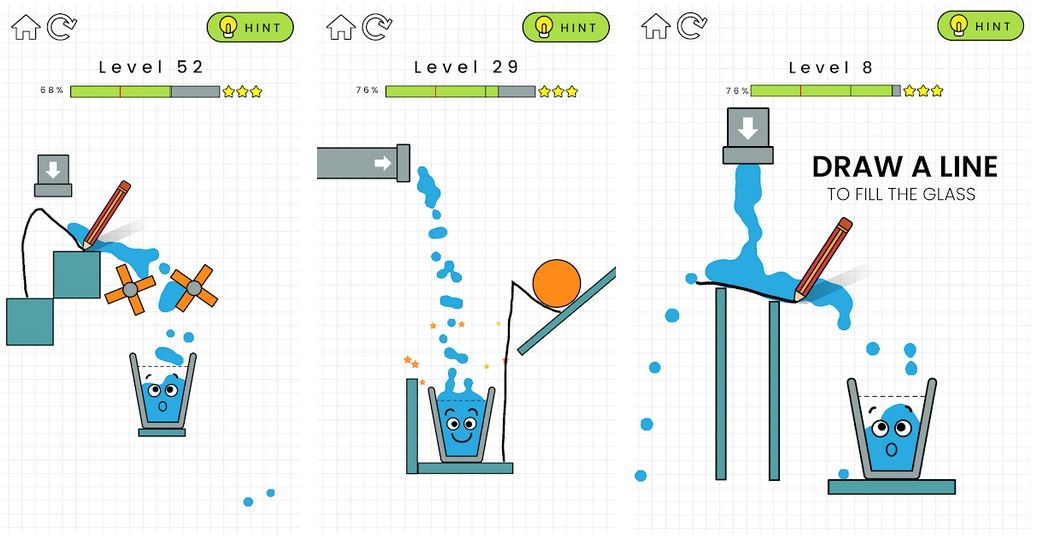
Task: Use the HINT button above Level 29
Action: pyautogui.click(x=566, y=27)
